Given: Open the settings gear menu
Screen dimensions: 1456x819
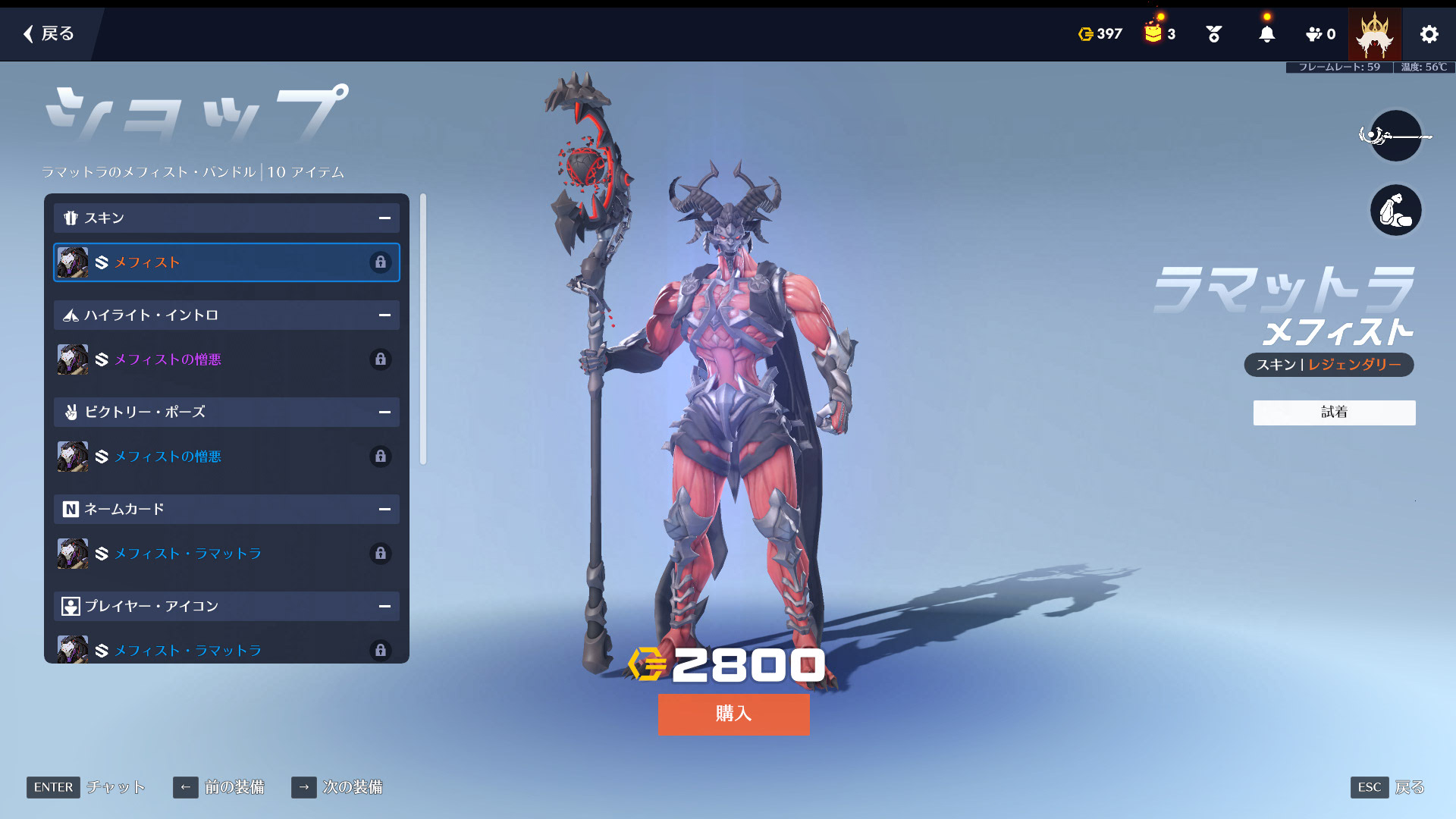Looking at the screenshot, I should 1429,34.
